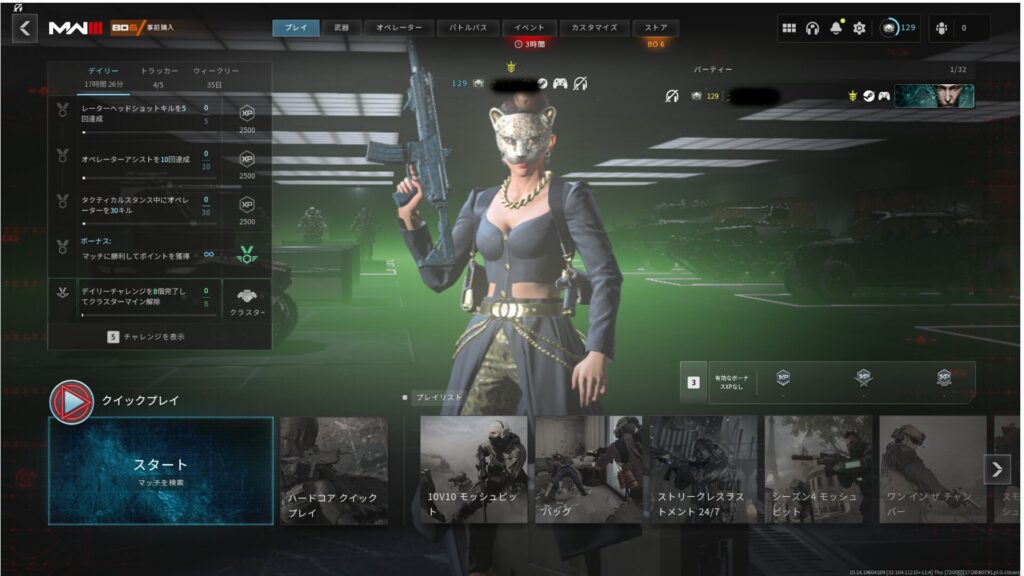Click the headset voice channel icon
Image resolution: width=1024 pixels, height=576 pixels.
812,29
